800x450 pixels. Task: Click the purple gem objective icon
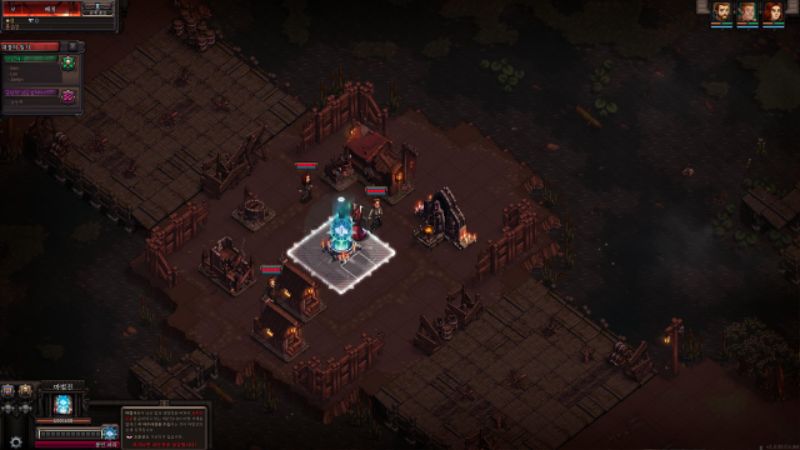(x=68, y=96)
